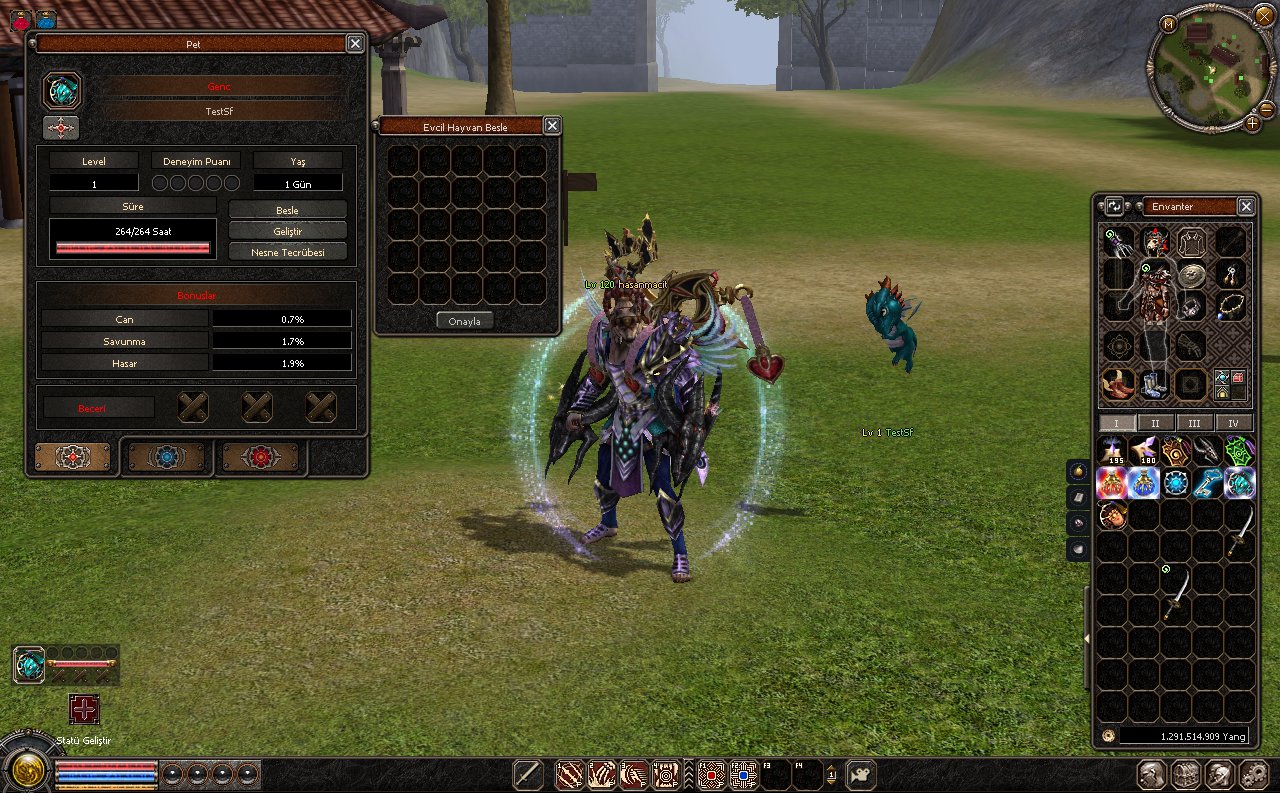
Task: Open inventory page III
Action: [x=1194, y=423]
